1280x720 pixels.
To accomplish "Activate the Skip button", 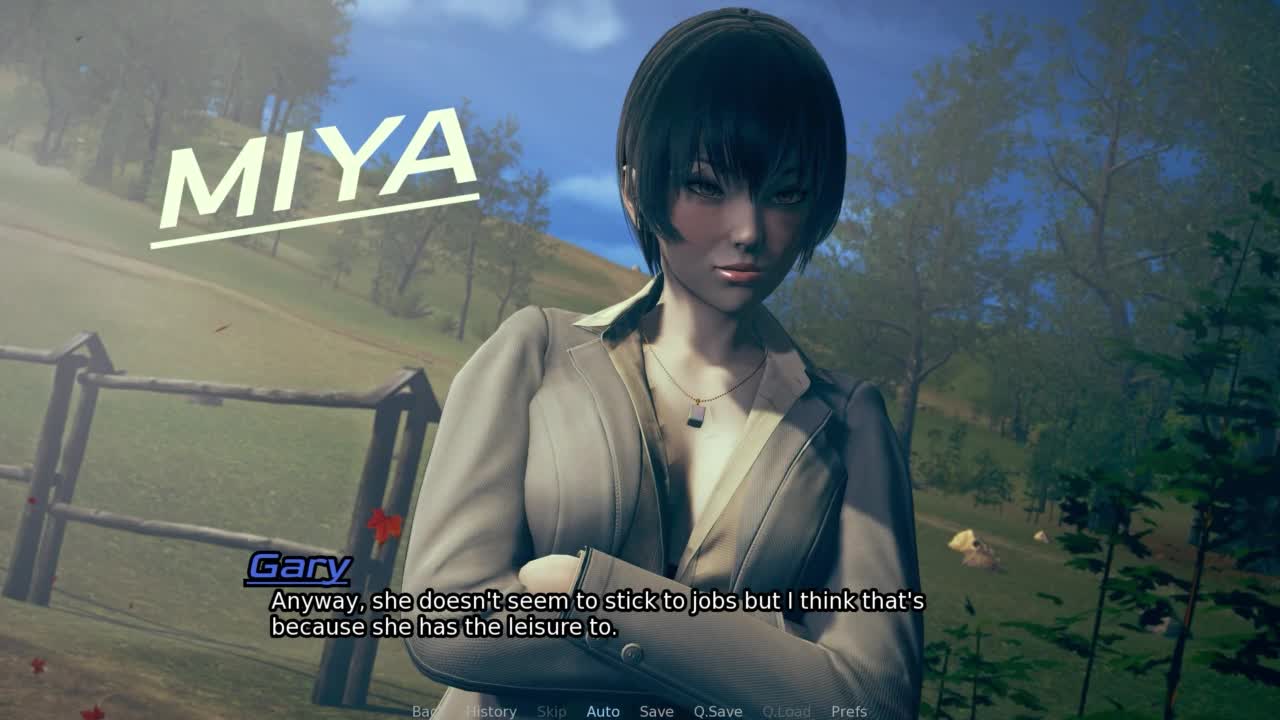I will 551,711.
